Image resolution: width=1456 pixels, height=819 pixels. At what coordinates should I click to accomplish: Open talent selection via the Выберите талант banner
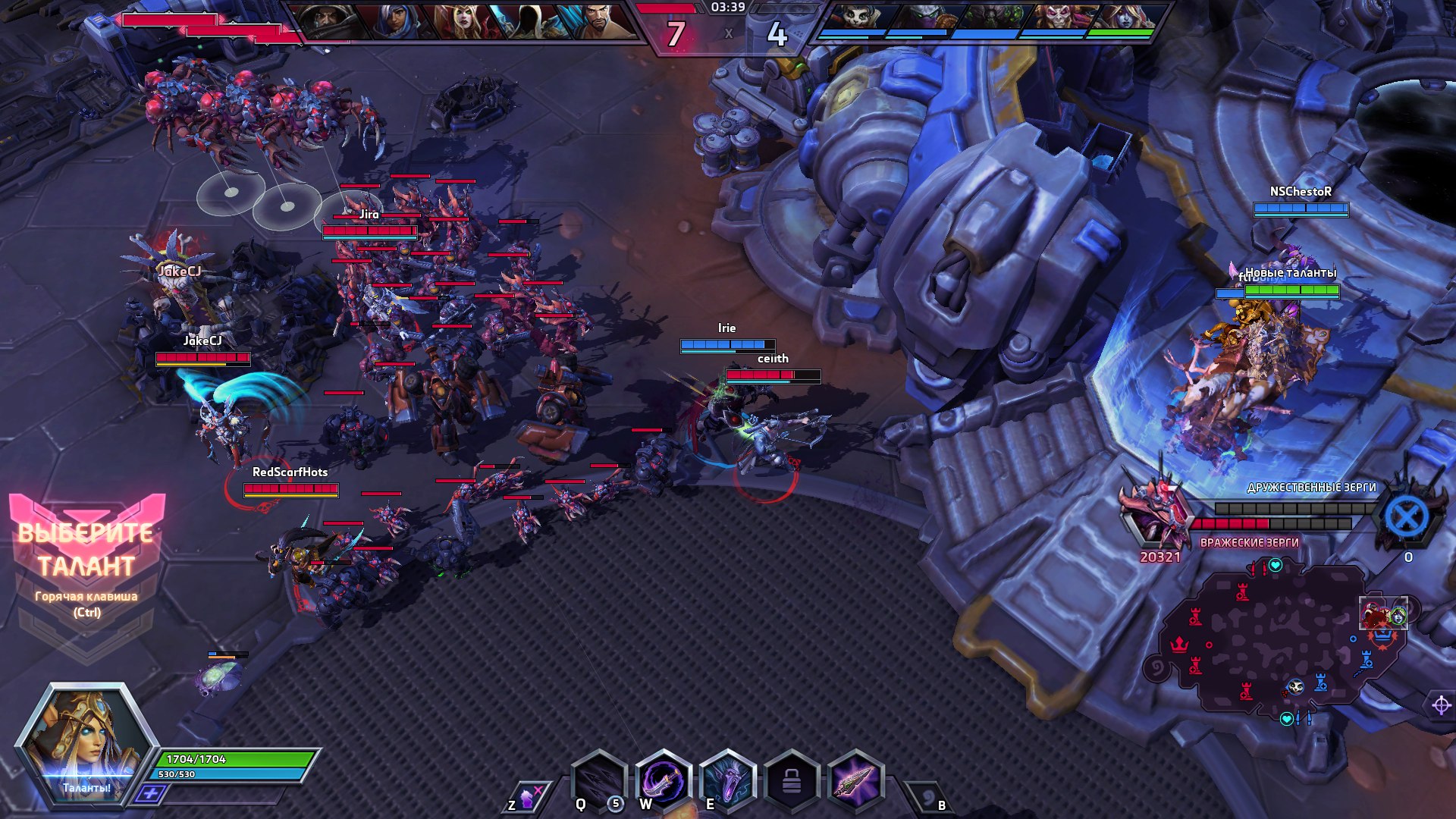(x=86, y=550)
